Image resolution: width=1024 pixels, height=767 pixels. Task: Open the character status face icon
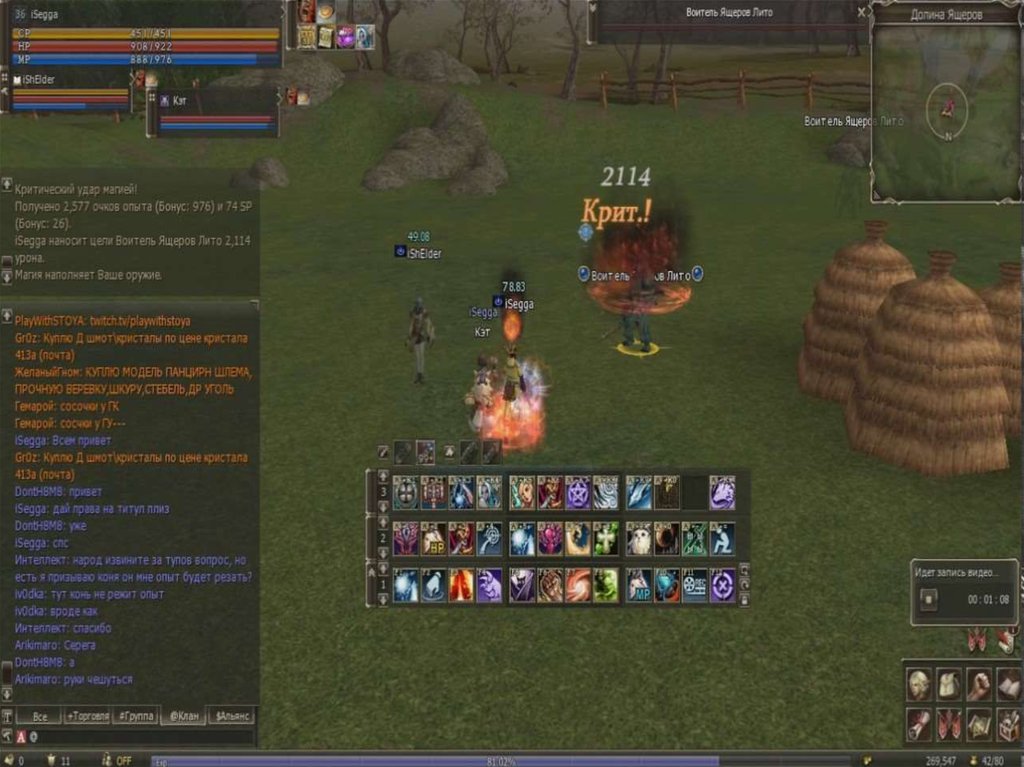tap(919, 684)
